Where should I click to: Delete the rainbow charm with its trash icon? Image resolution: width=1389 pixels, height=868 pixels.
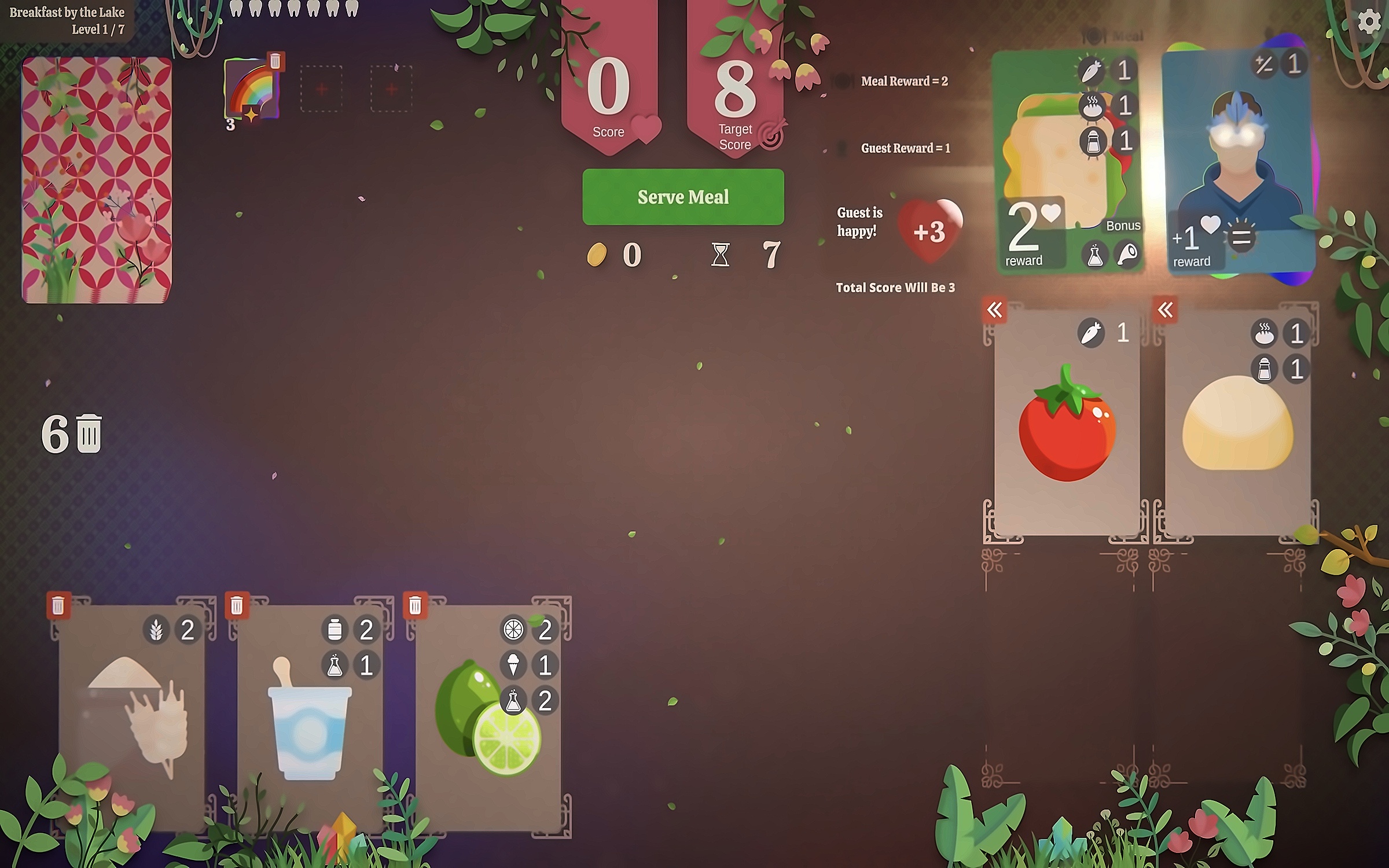click(275, 61)
